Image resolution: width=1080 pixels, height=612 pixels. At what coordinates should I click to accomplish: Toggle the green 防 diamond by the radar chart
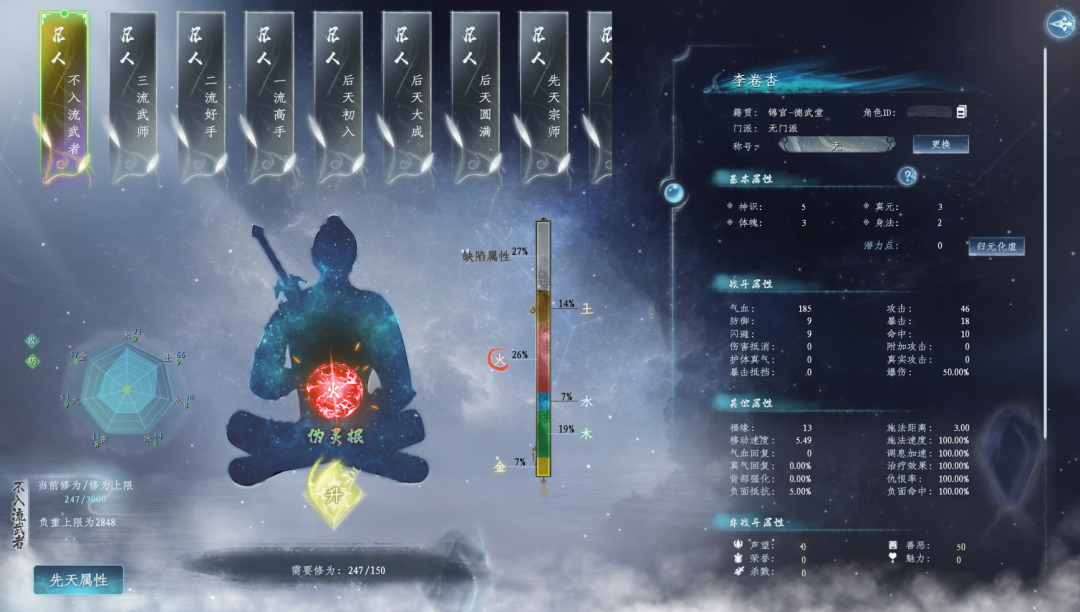(32, 361)
